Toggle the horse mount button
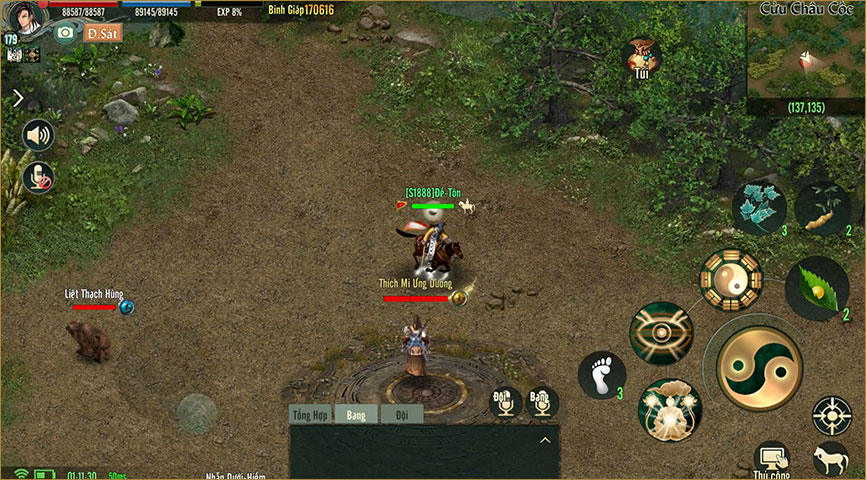 (x=831, y=459)
